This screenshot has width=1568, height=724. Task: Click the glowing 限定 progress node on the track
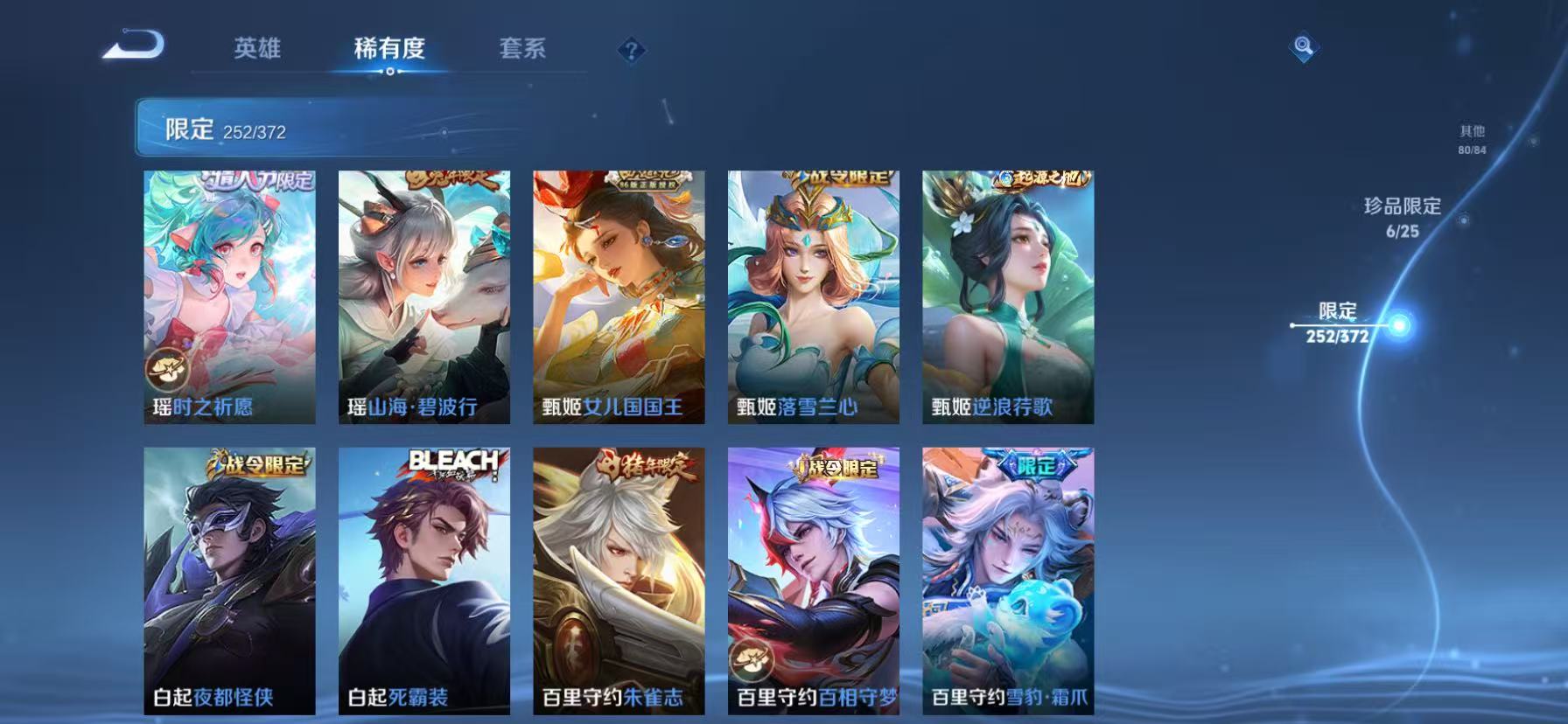1400,325
